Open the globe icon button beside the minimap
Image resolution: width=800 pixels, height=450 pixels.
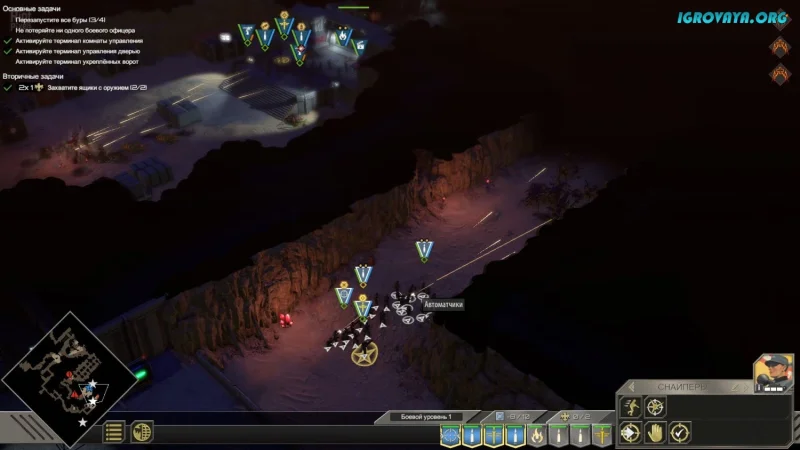pos(142,432)
